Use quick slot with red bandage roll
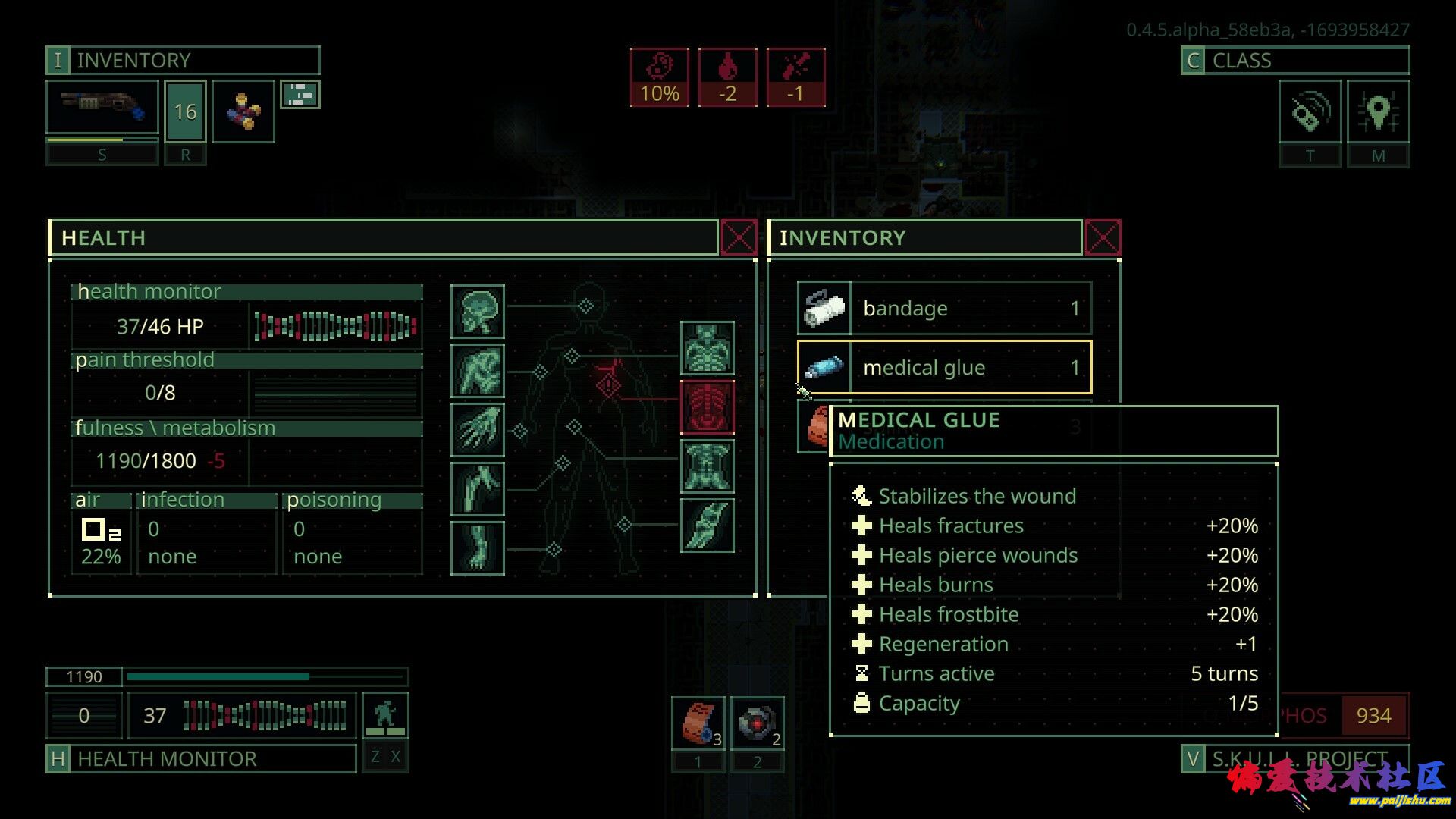Image resolution: width=1456 pixels, height=819 pixels. tap(698, 723)
